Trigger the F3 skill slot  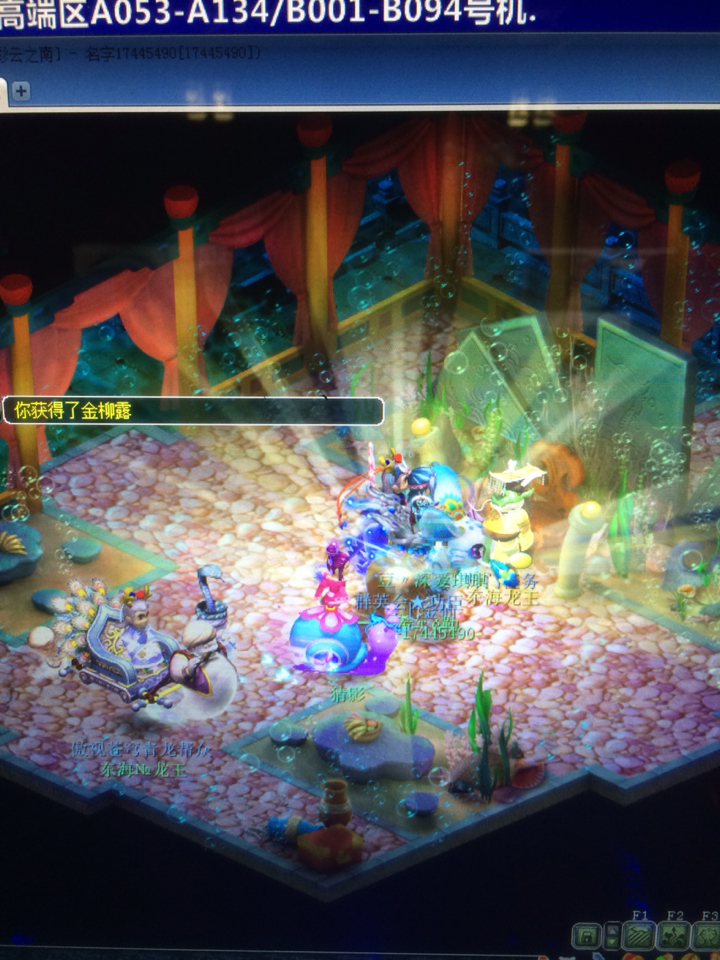coord(707,936)
